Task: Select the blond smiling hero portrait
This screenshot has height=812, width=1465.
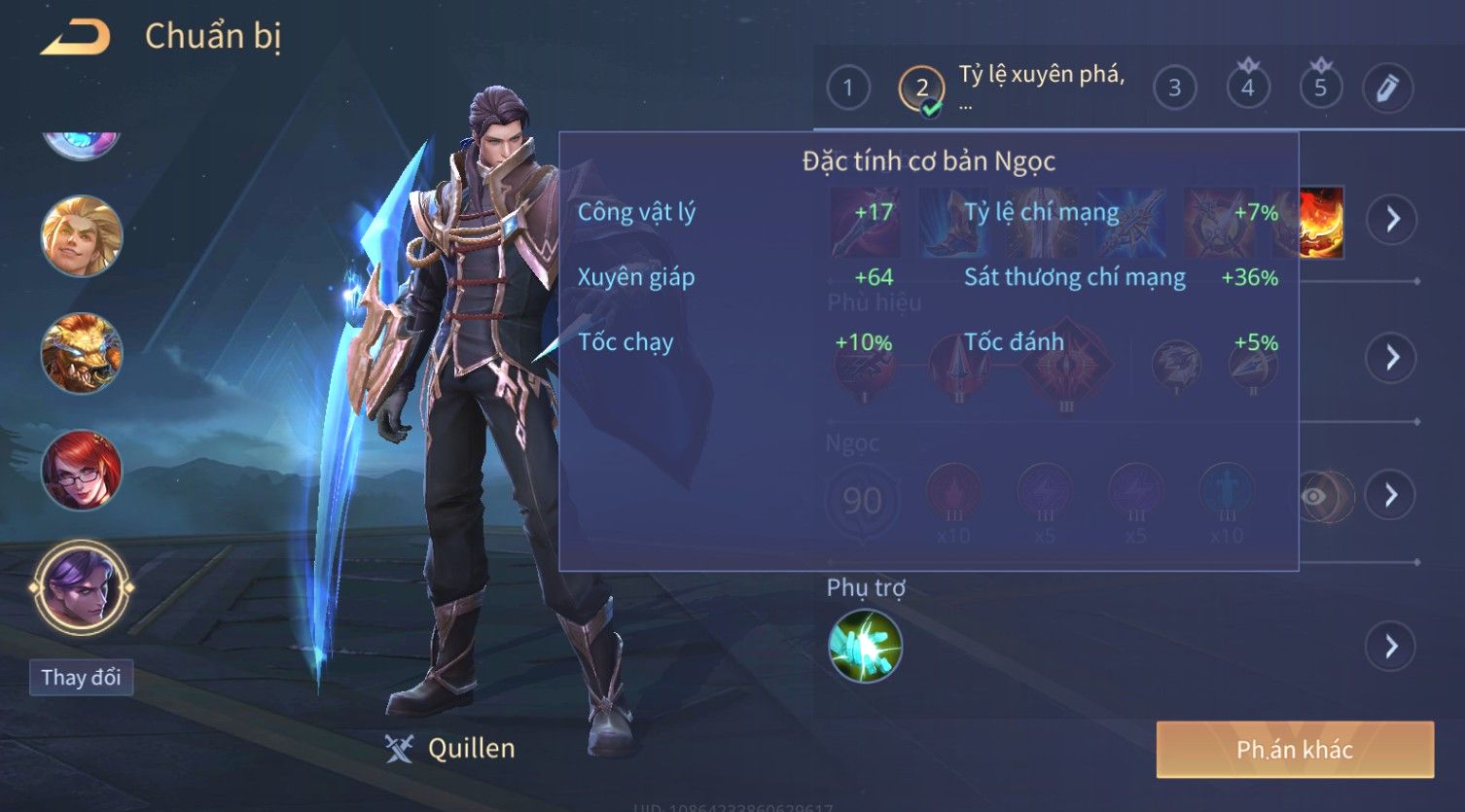Action: point(82,236)
